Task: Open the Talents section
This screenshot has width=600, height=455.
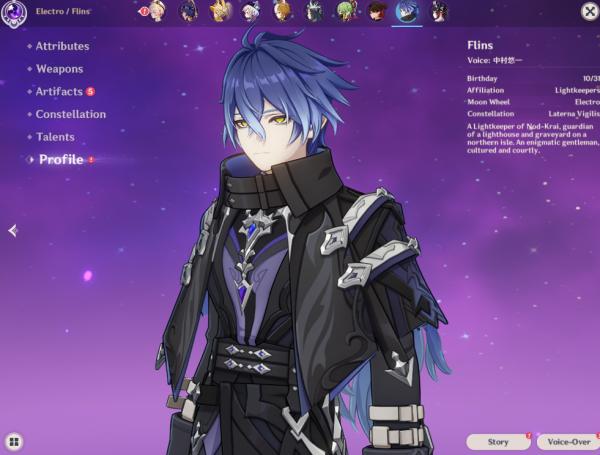Action: [x=55, y=137]
